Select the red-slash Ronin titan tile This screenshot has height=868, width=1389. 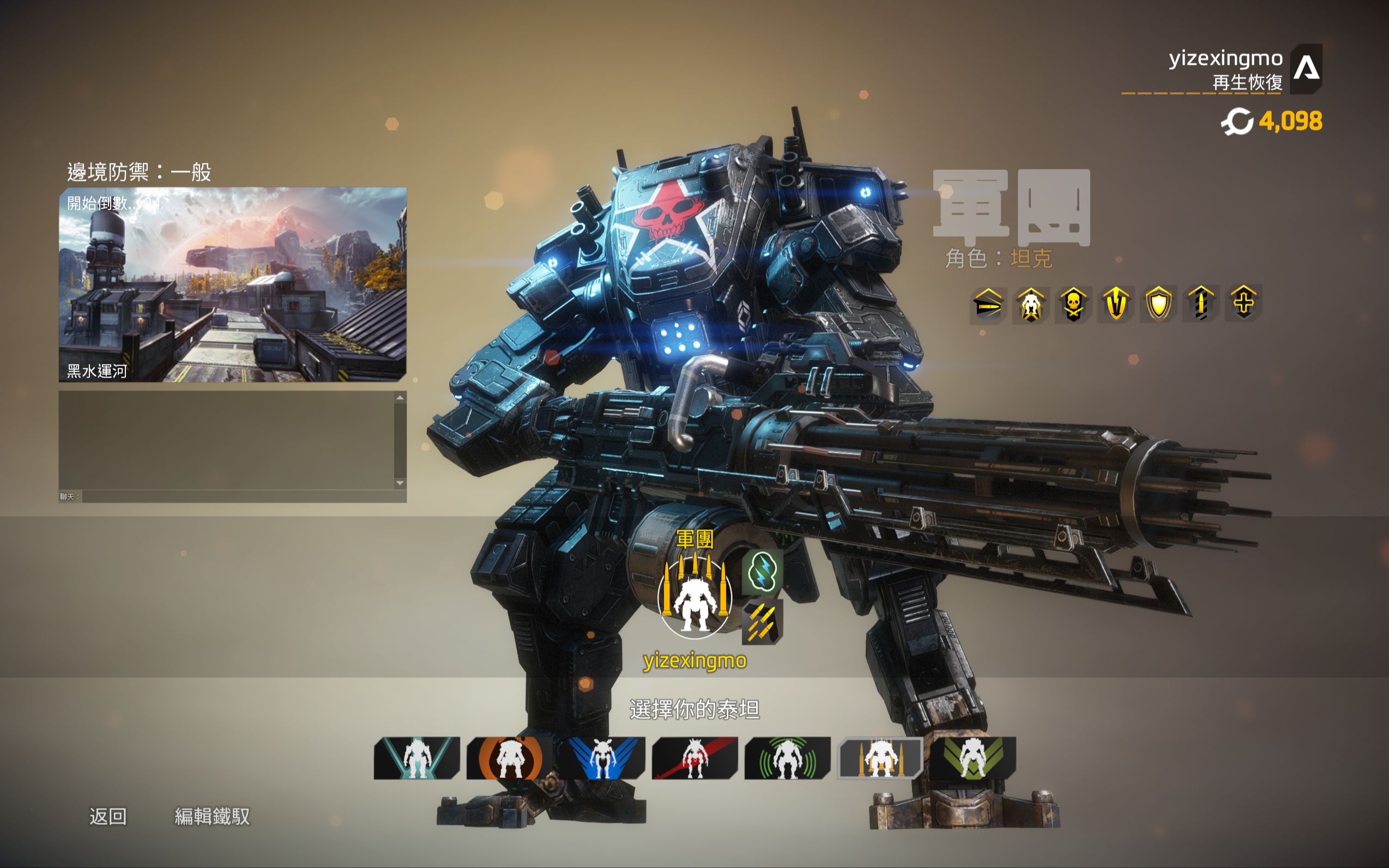[695, 758]
